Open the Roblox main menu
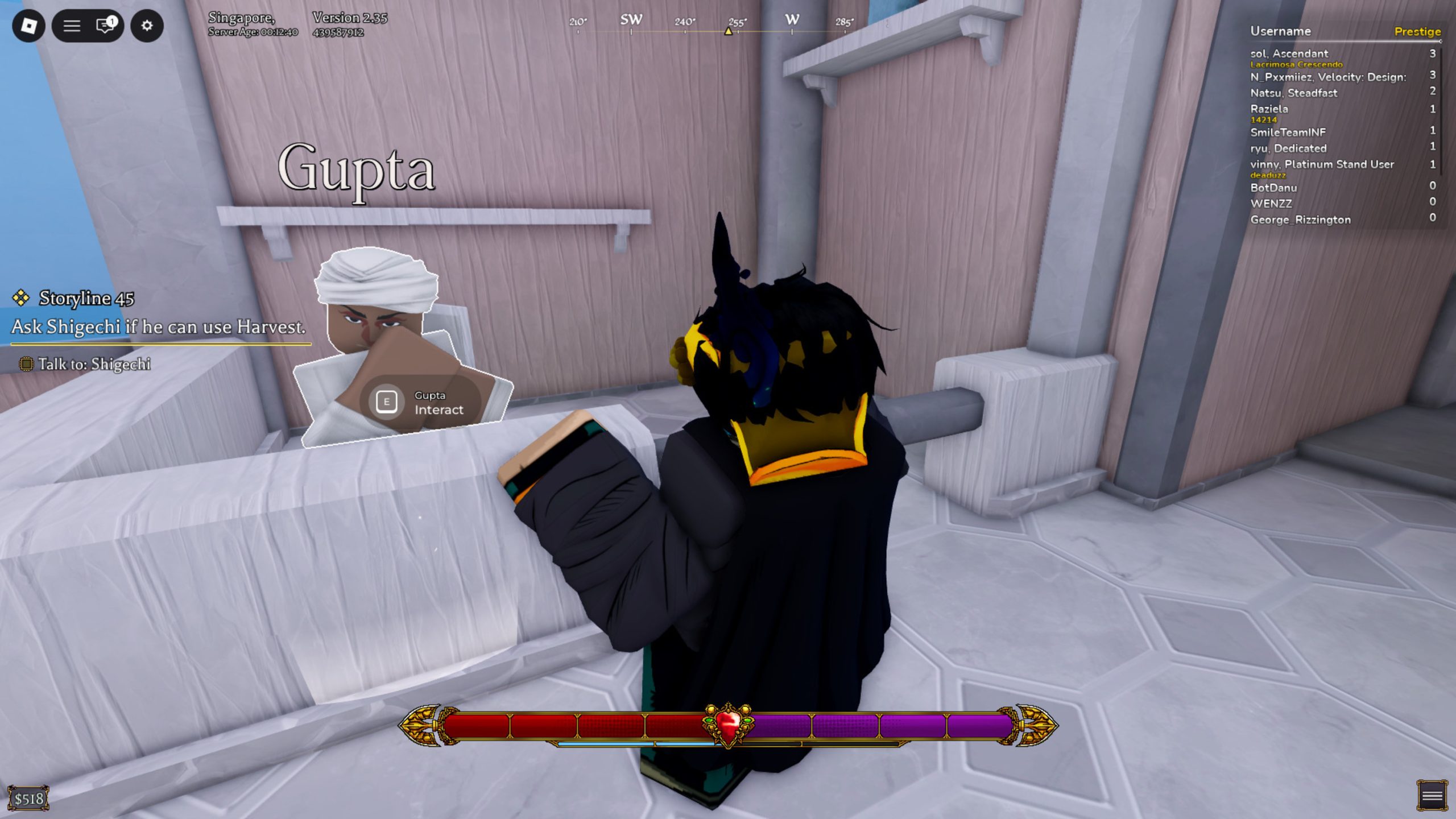1456x819 pixels. coord(28,26)
